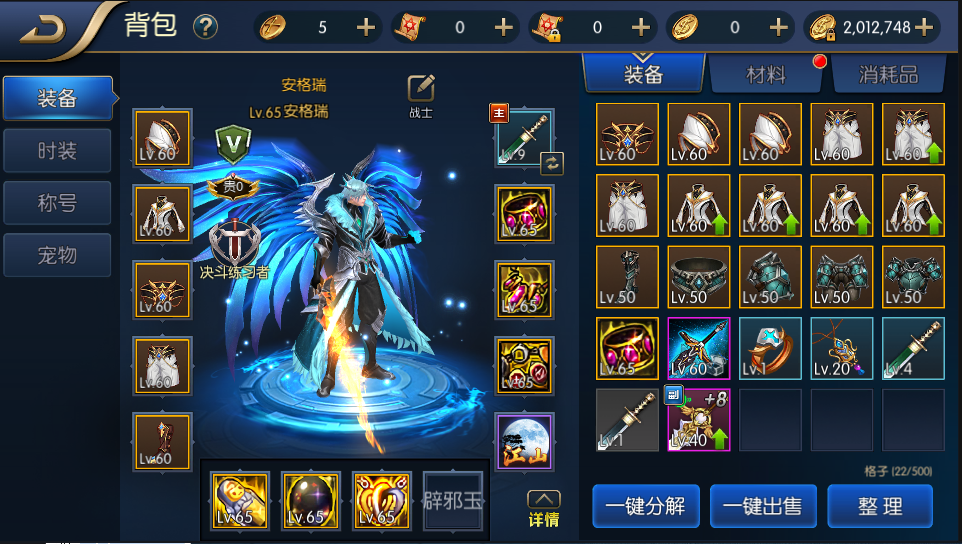Select the 宠物 tab
This screenshot has width=962, height=544.
(57, 255)
